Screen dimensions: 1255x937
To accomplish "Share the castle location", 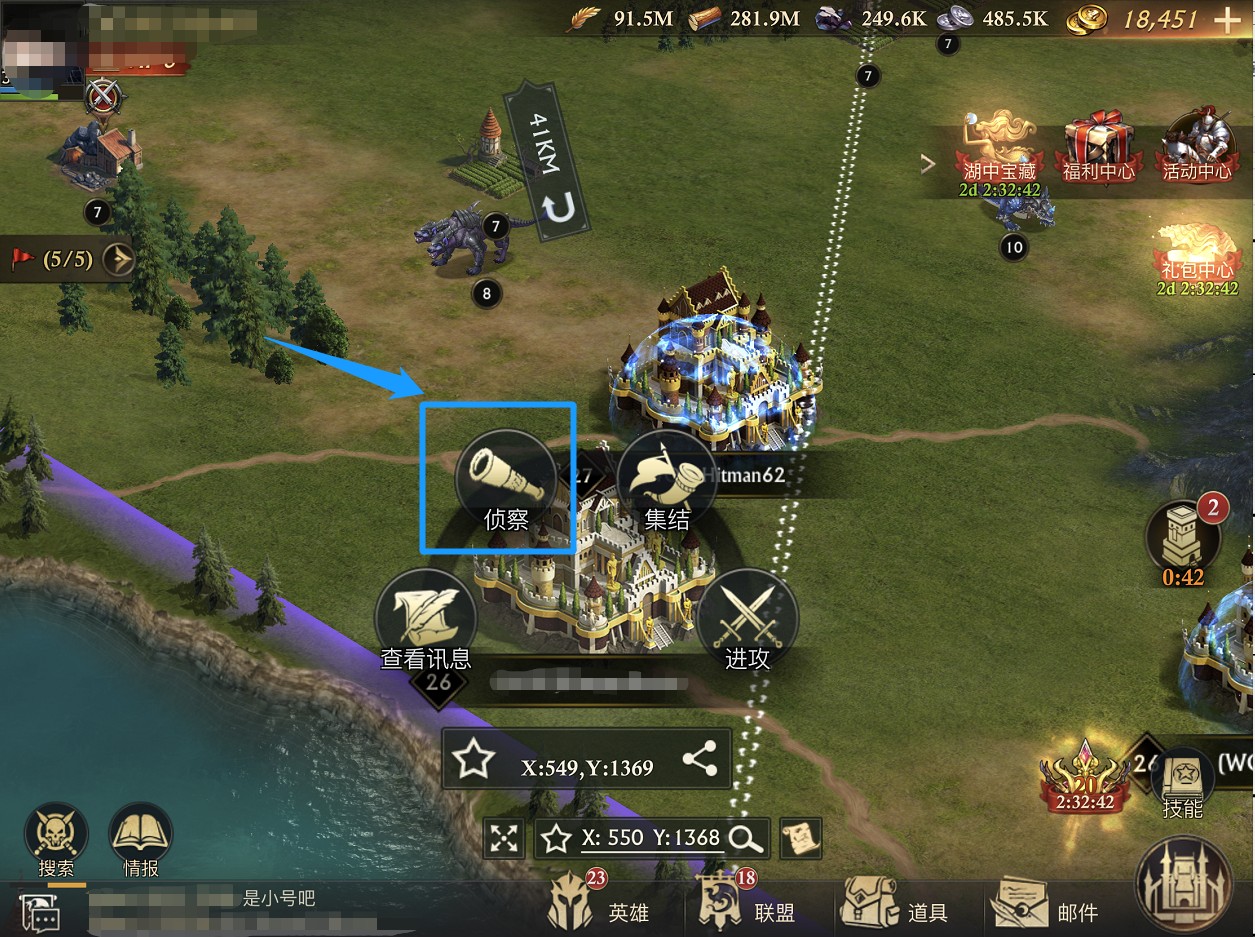I will coord(700,760).
